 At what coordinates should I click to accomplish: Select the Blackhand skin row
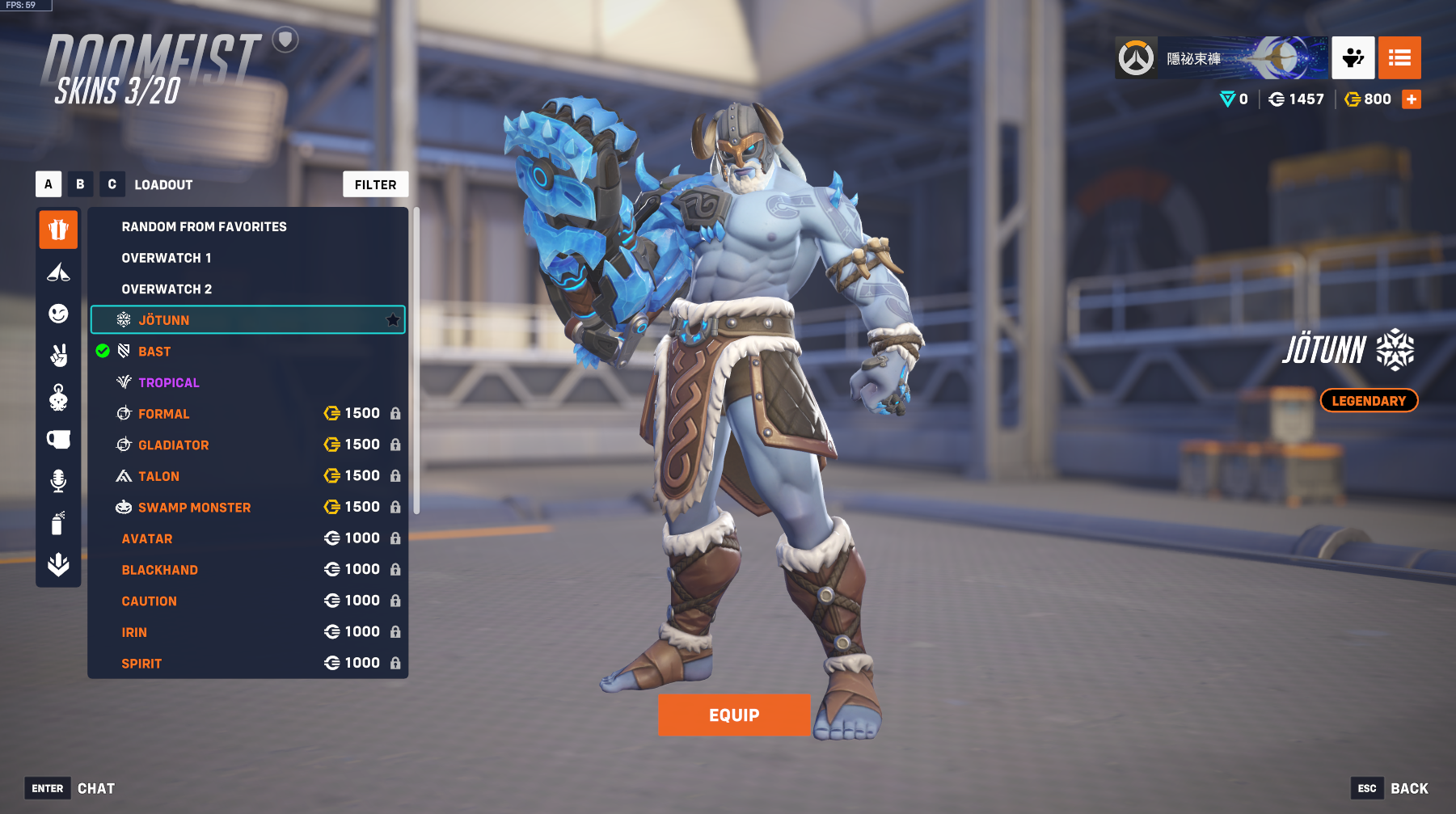tap(160, 570)
